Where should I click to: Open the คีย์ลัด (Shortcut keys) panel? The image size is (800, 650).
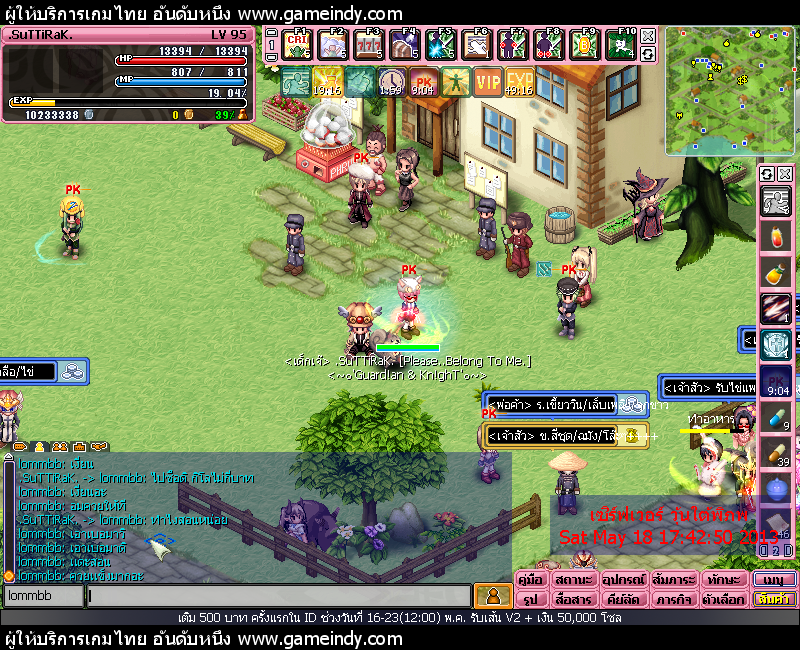point(624,600)
